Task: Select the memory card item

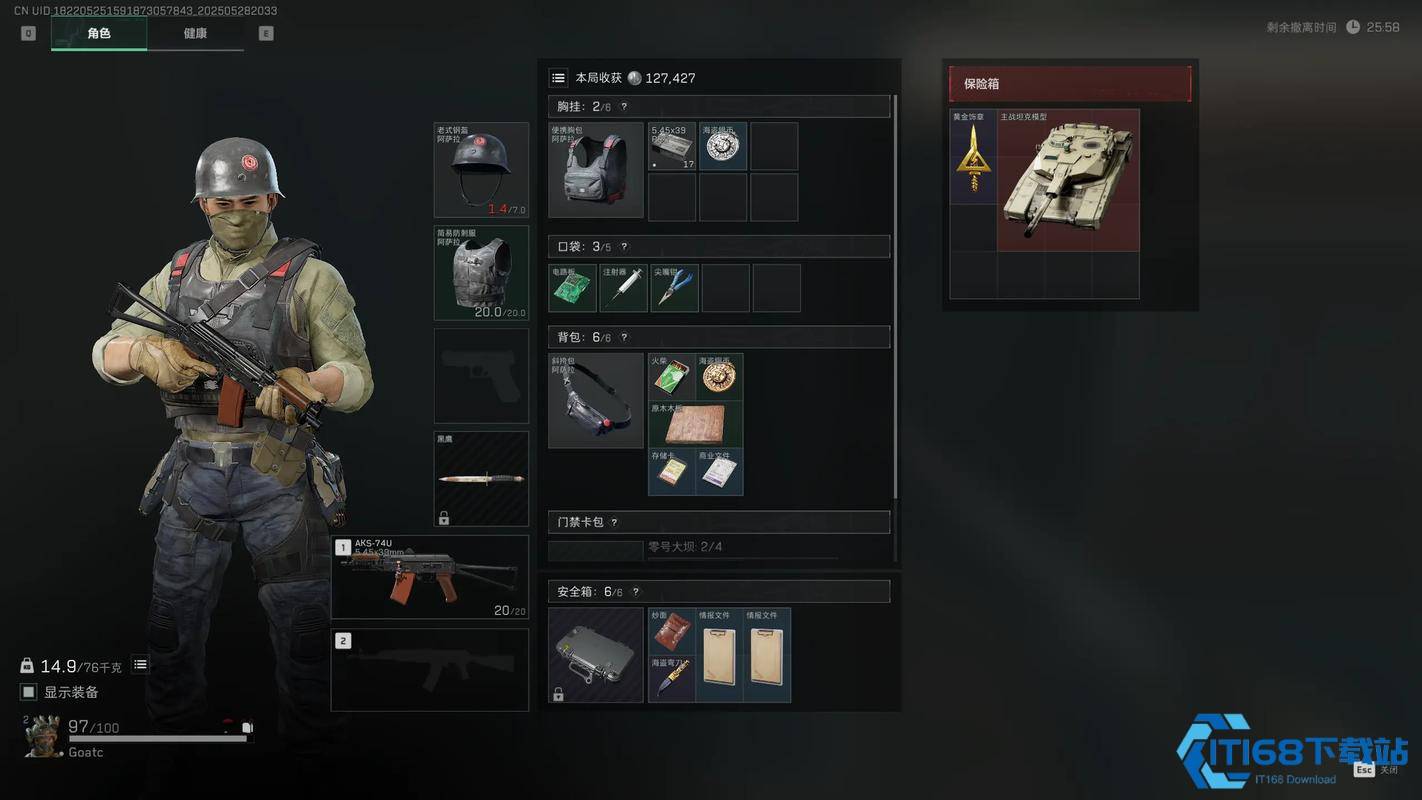Action: [x=672, y=472]
